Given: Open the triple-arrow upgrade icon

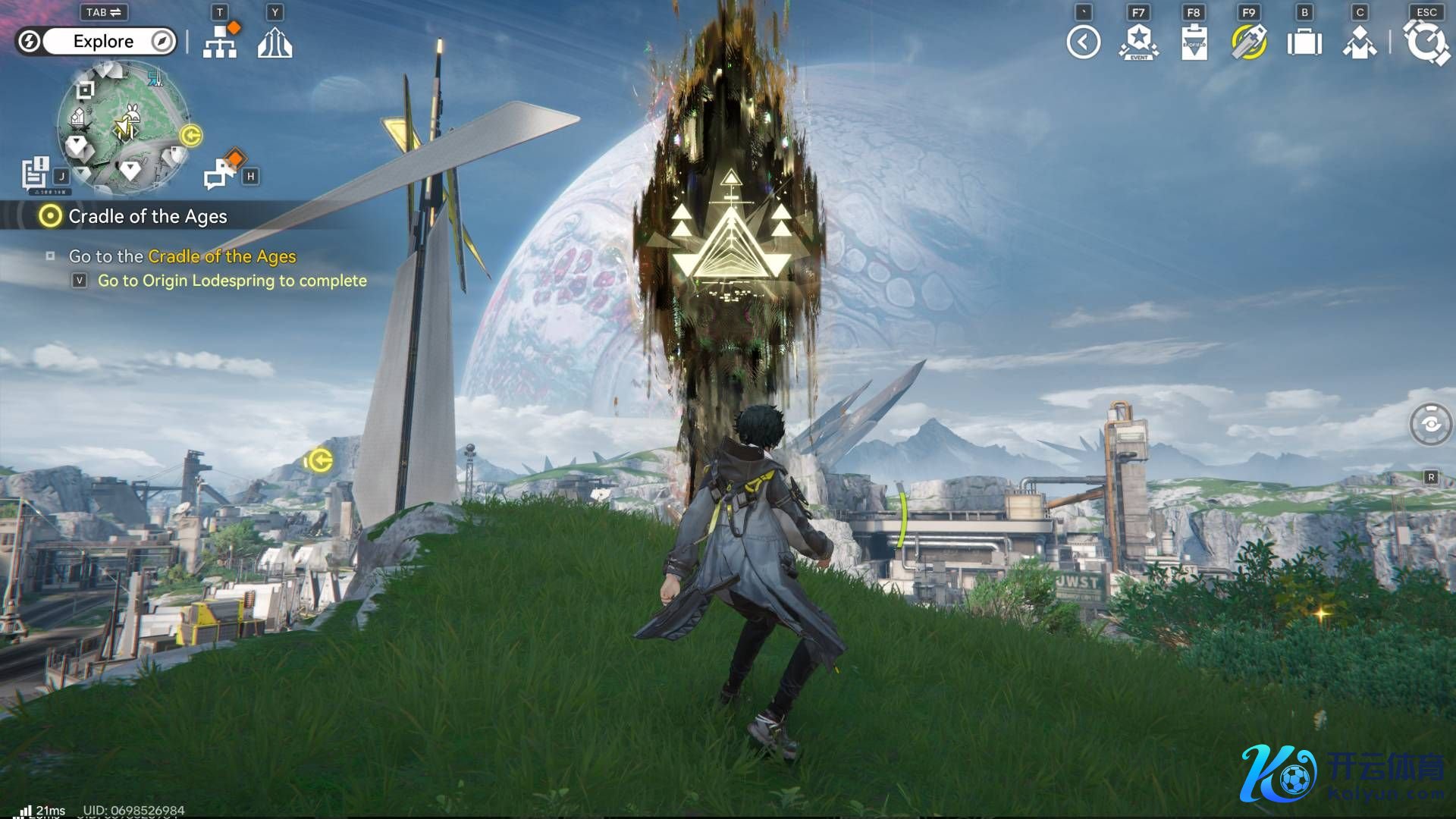Looking at the screenshot, I should pos(275,43).
